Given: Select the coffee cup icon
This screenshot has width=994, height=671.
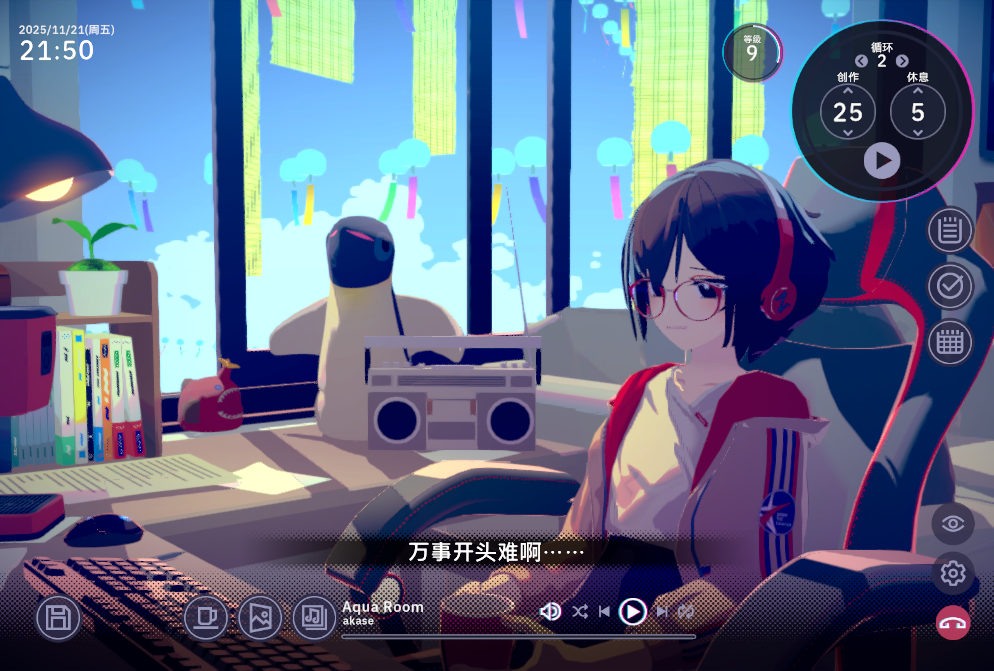Looking at the screenshot, I should 206,617.
